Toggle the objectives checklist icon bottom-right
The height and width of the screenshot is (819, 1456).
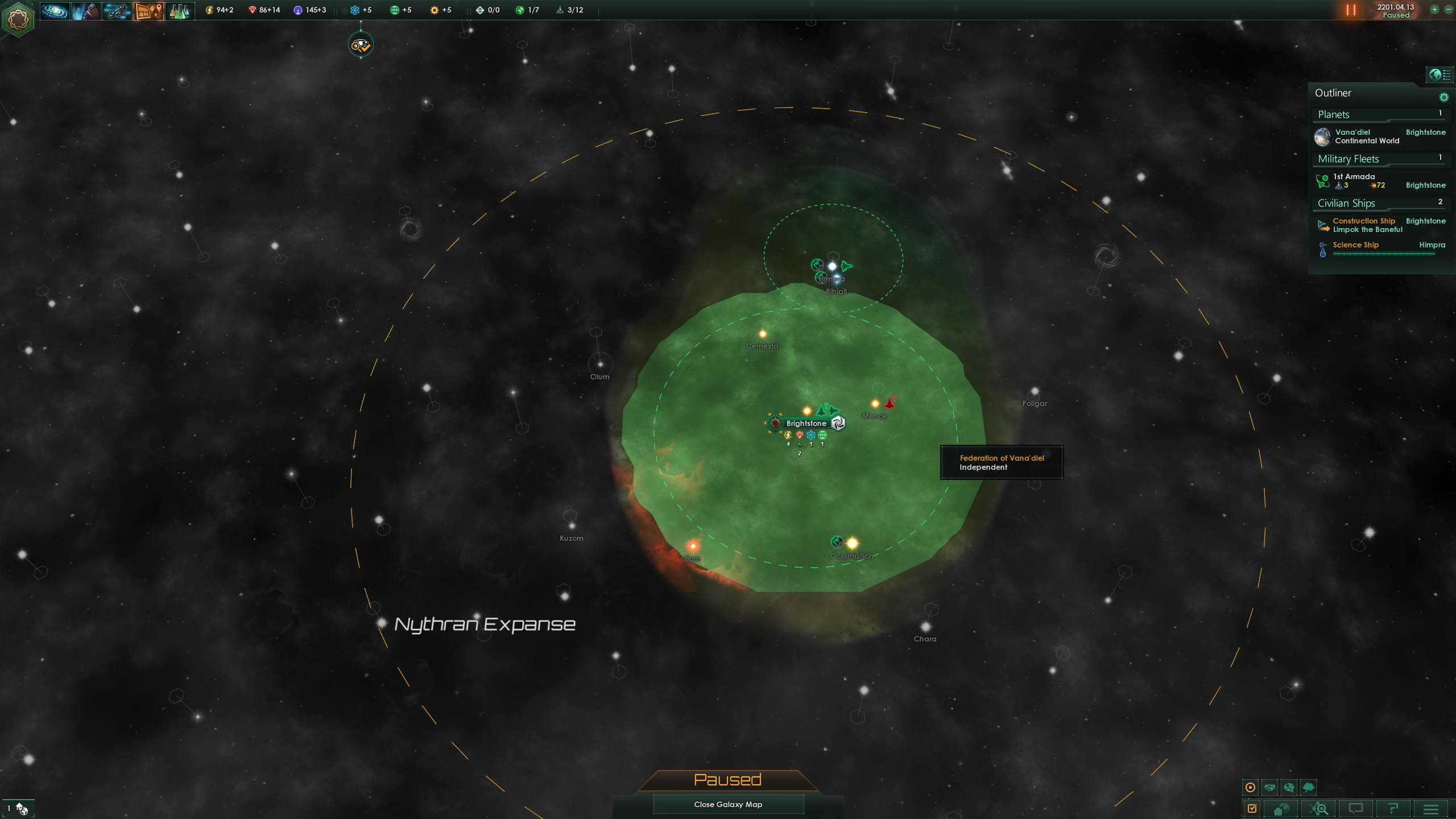click(1251, 808)
